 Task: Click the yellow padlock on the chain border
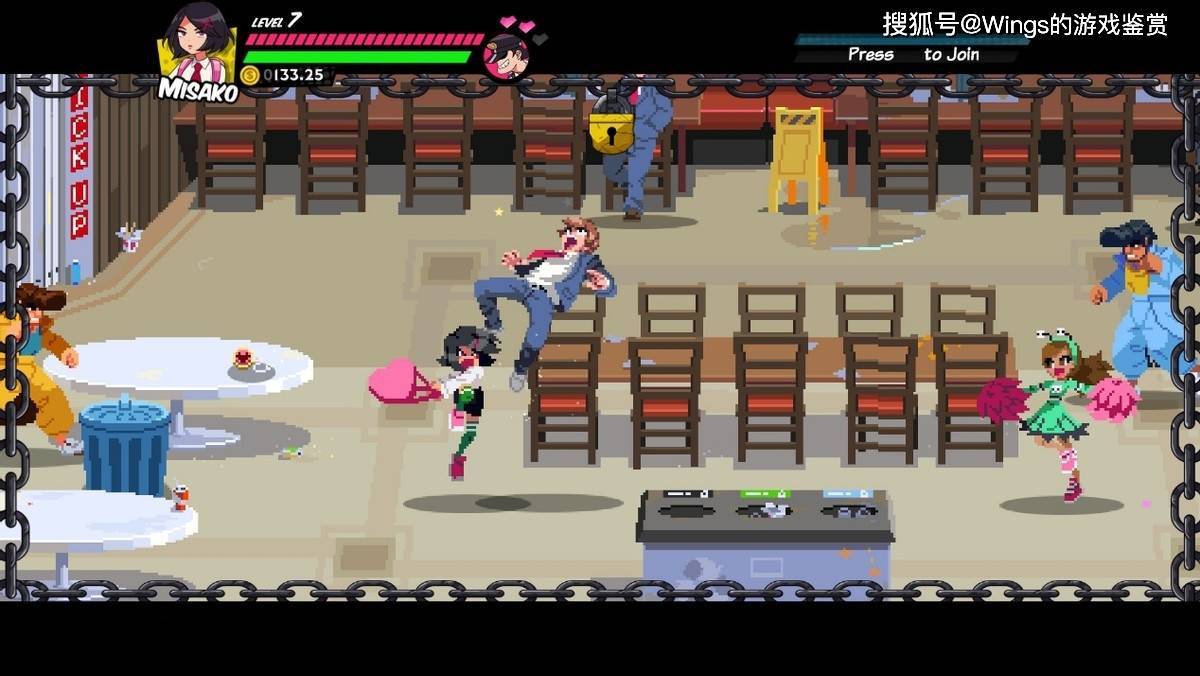tap(611, 125)
